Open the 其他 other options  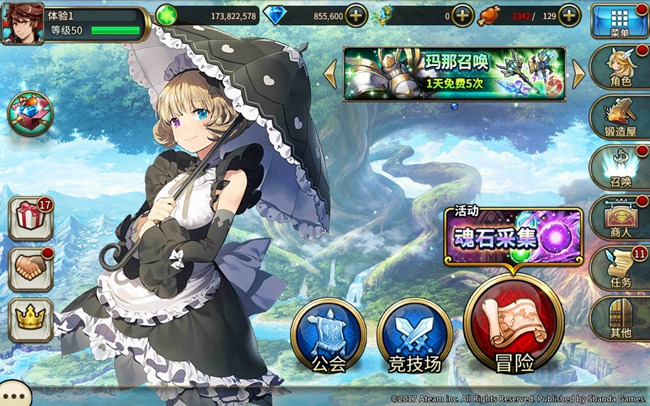[x=620, y=320]
